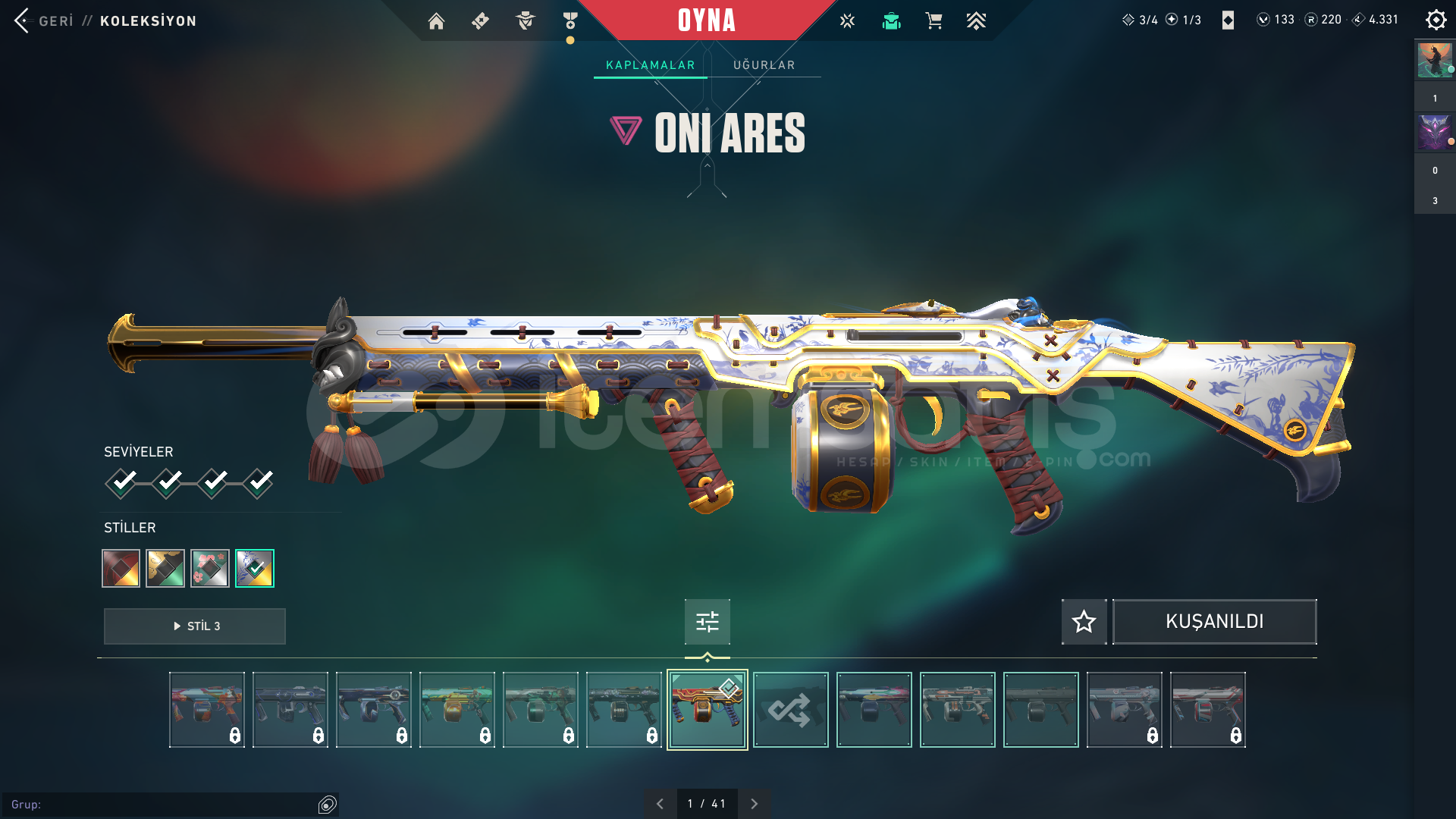Select the Kaplamalar tab

pos(650,65)
